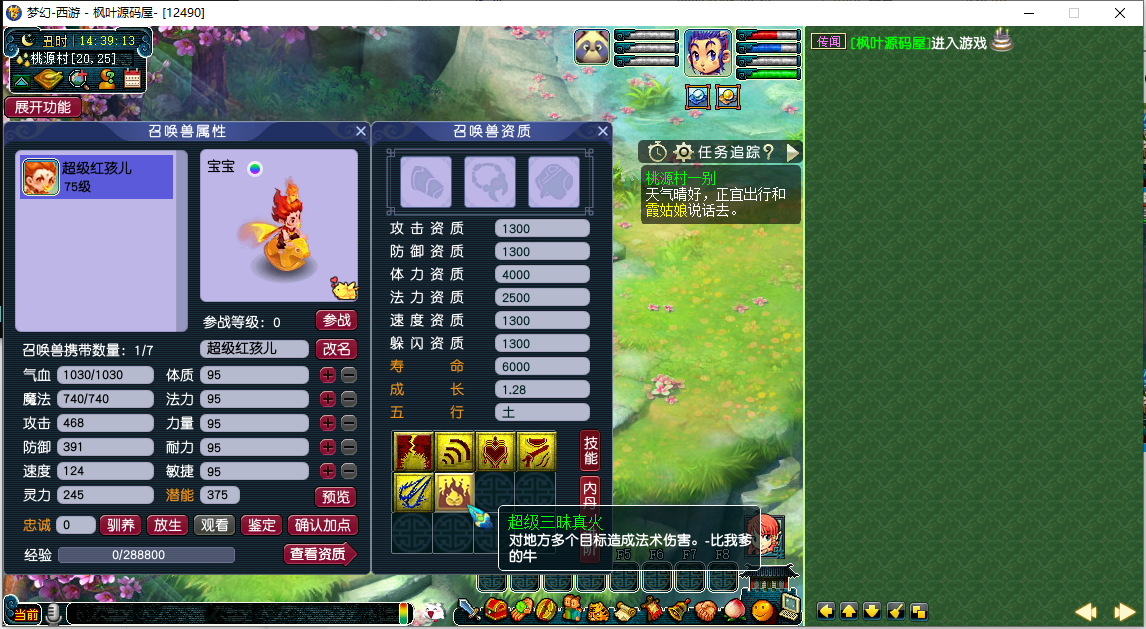
Task: Click the 展开功能 button
Action: [43, 107]
